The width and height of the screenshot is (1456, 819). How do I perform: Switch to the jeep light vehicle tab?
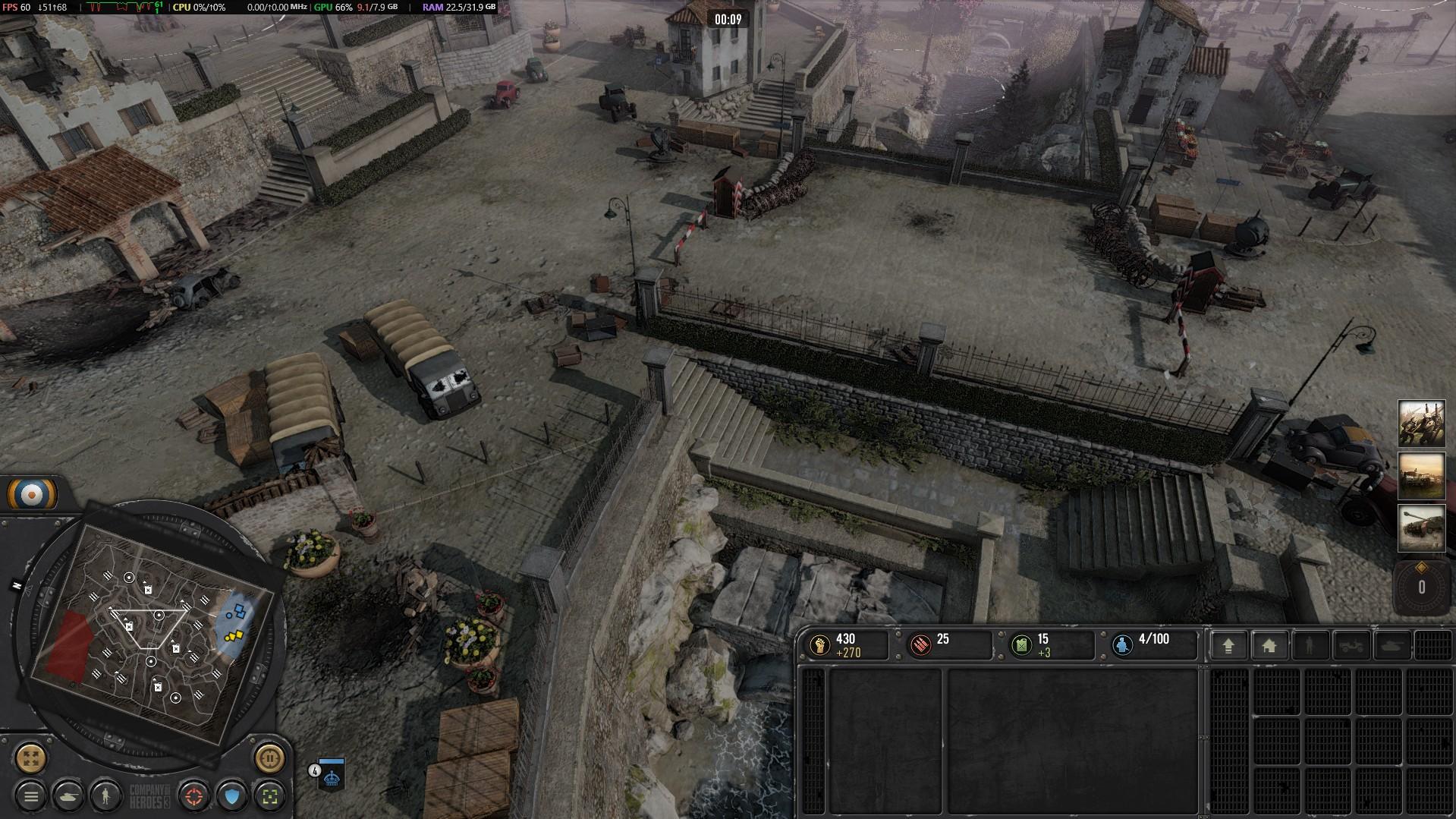click(1351, 646)
